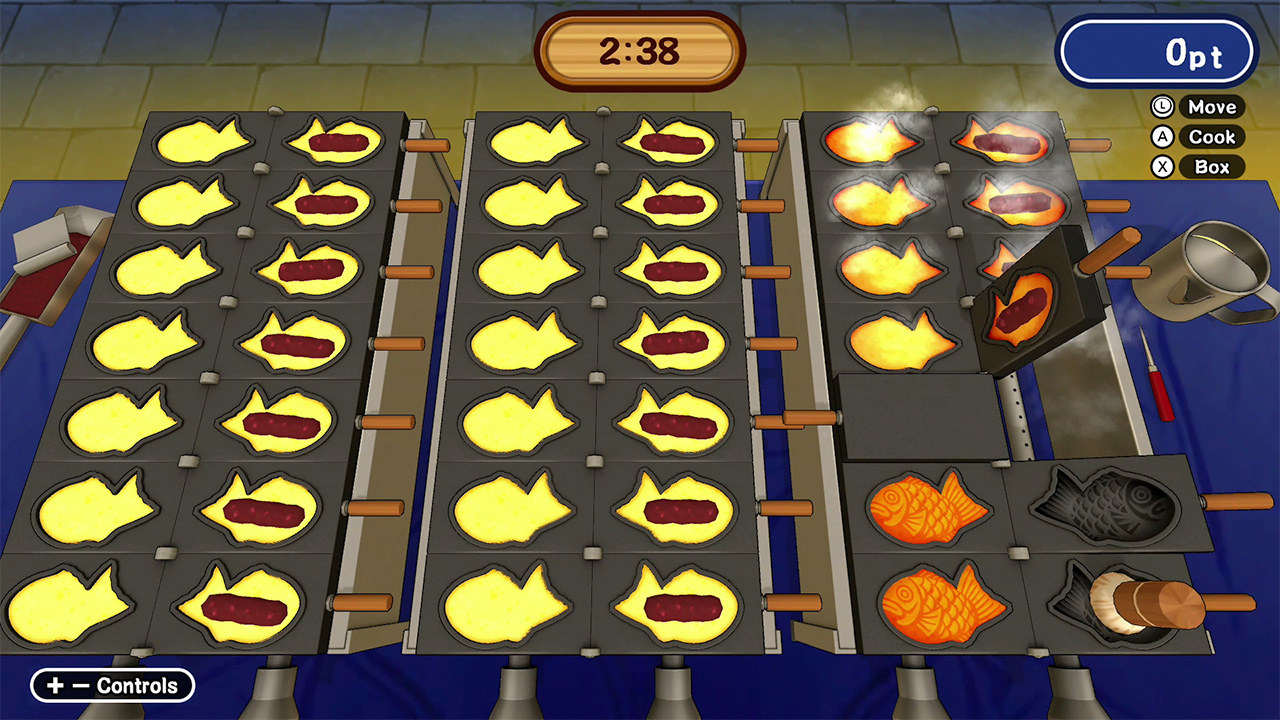Select the Box control hint
Screen dimensions: 1280x720
click(1212, 167)
